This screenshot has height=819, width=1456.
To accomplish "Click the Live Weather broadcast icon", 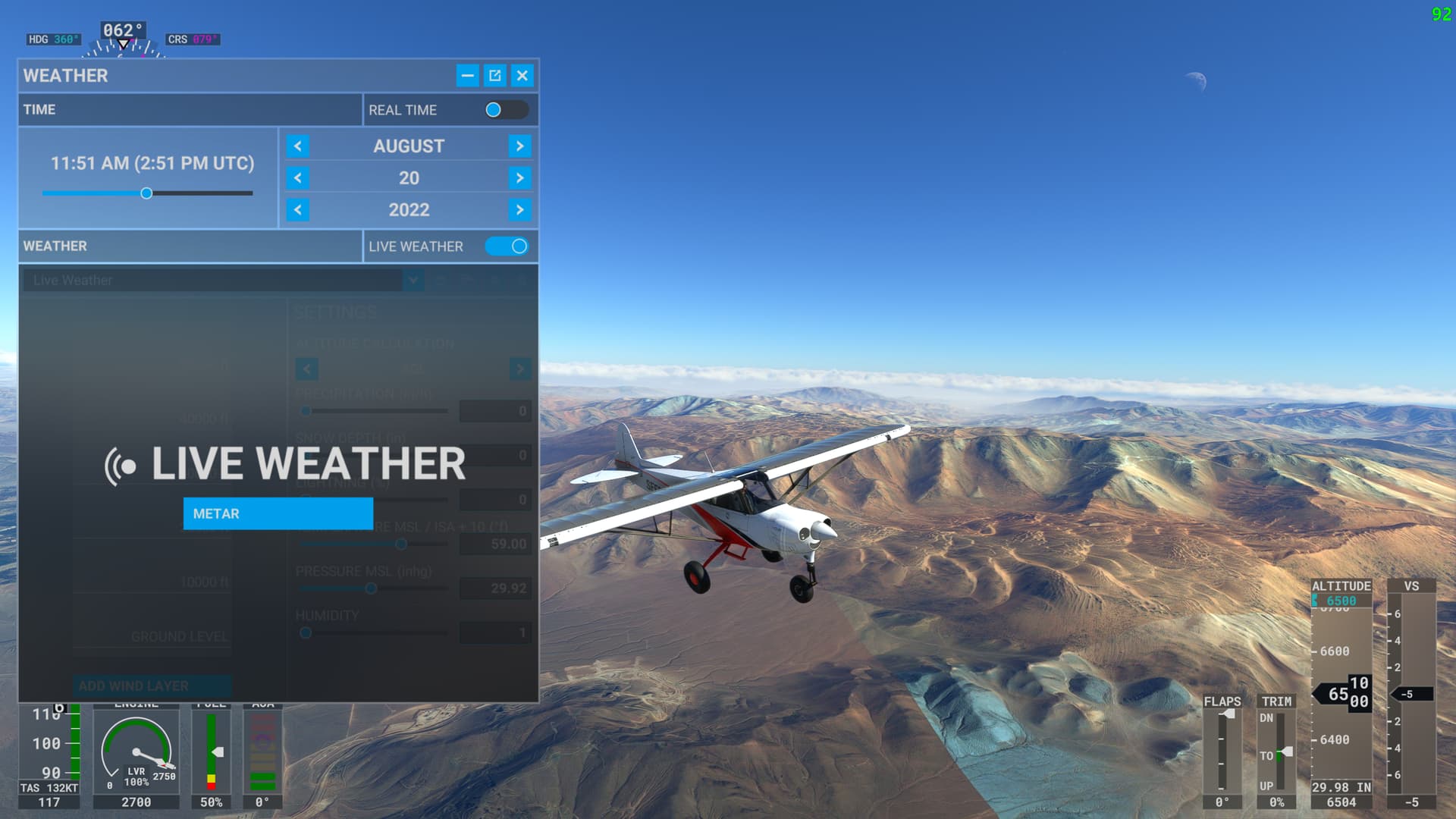I will click(121, 464).
